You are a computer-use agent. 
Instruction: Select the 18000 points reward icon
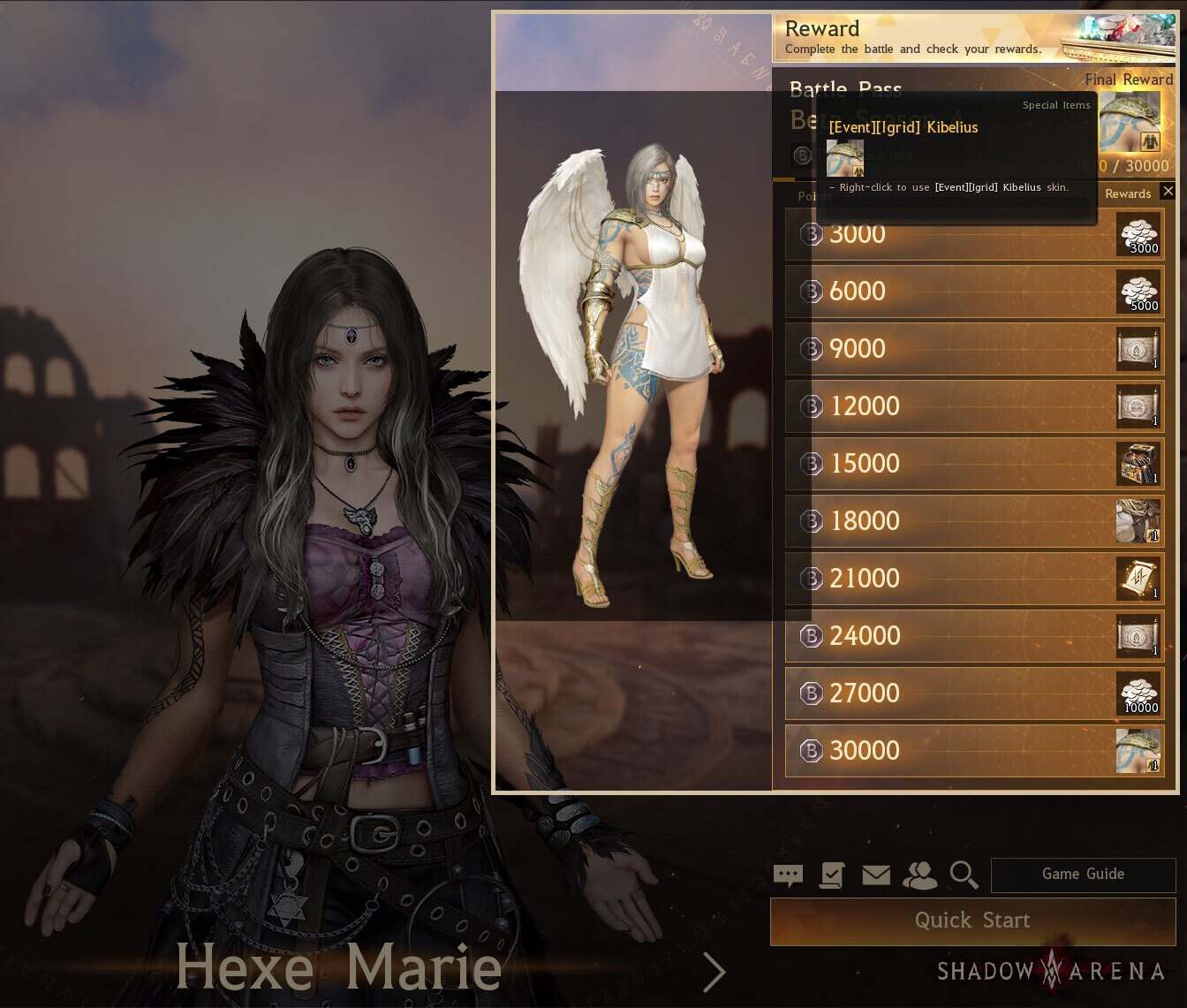click(1138, 521)
